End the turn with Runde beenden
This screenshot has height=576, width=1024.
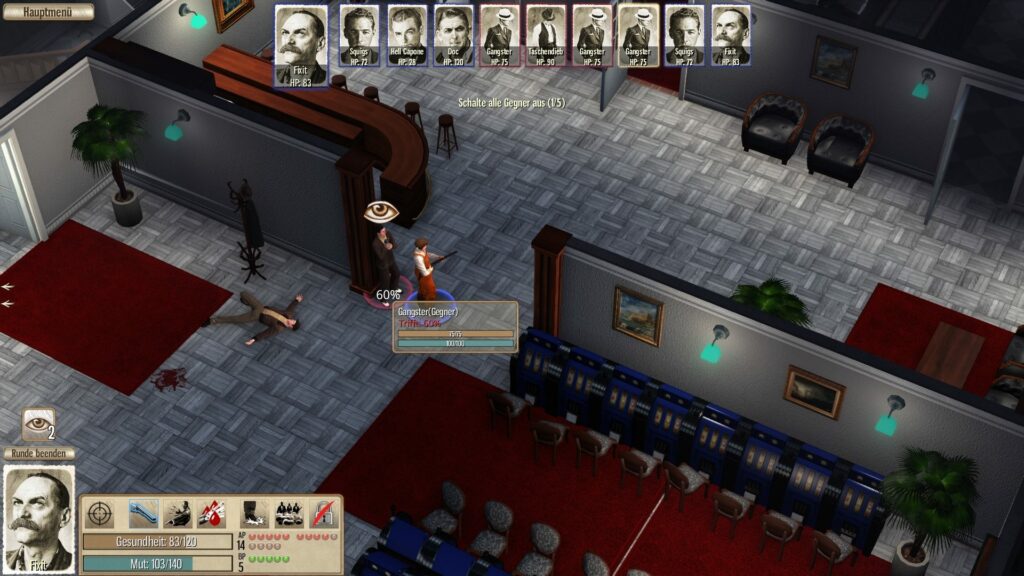tap(39, 454)
